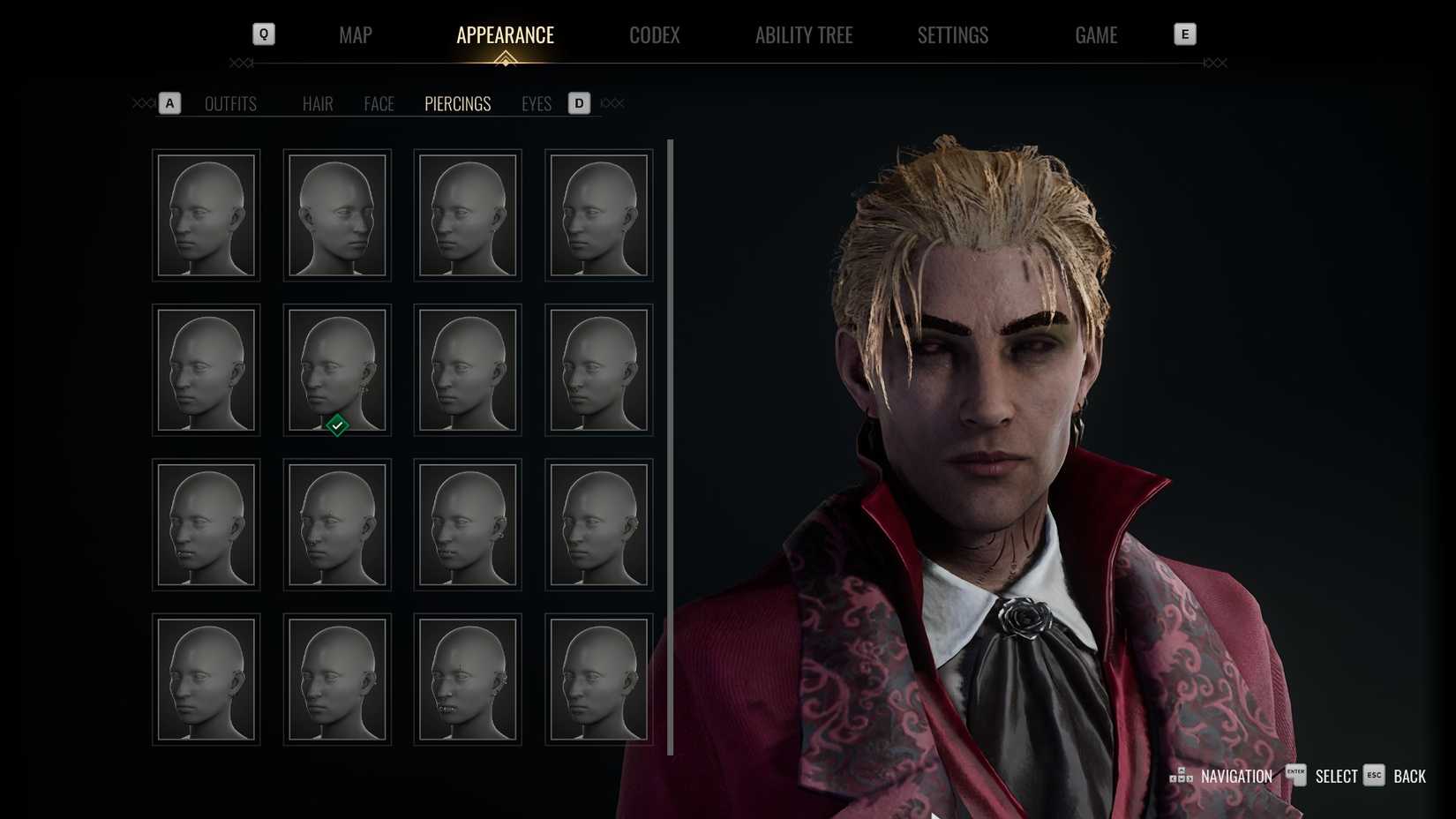Open the CODEX tab

pyautogui.click(x=654, y=35)
